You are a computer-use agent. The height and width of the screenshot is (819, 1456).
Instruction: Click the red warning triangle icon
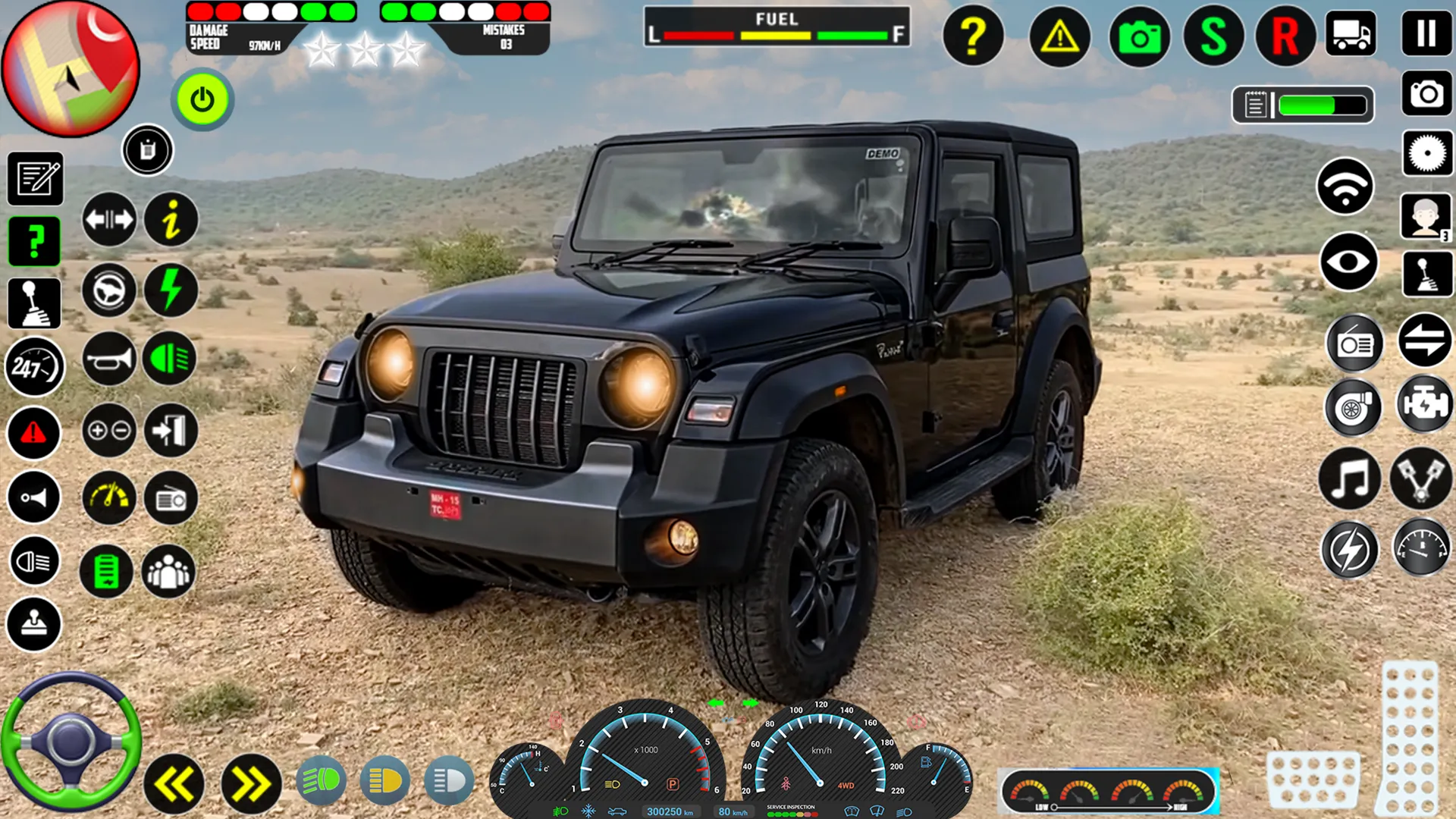(x=33, y=434)
